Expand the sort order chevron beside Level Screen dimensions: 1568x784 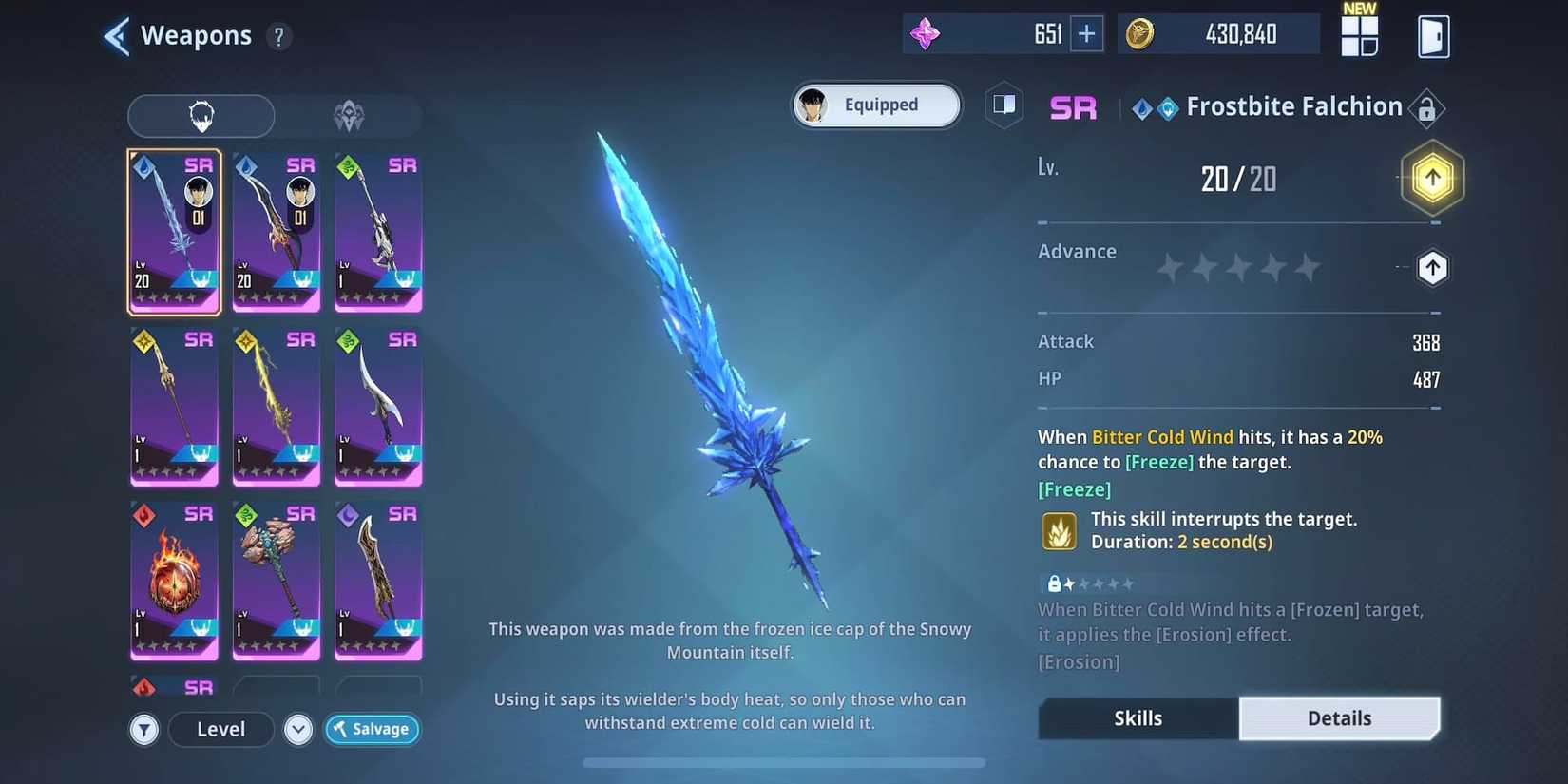tap(297, 729)
